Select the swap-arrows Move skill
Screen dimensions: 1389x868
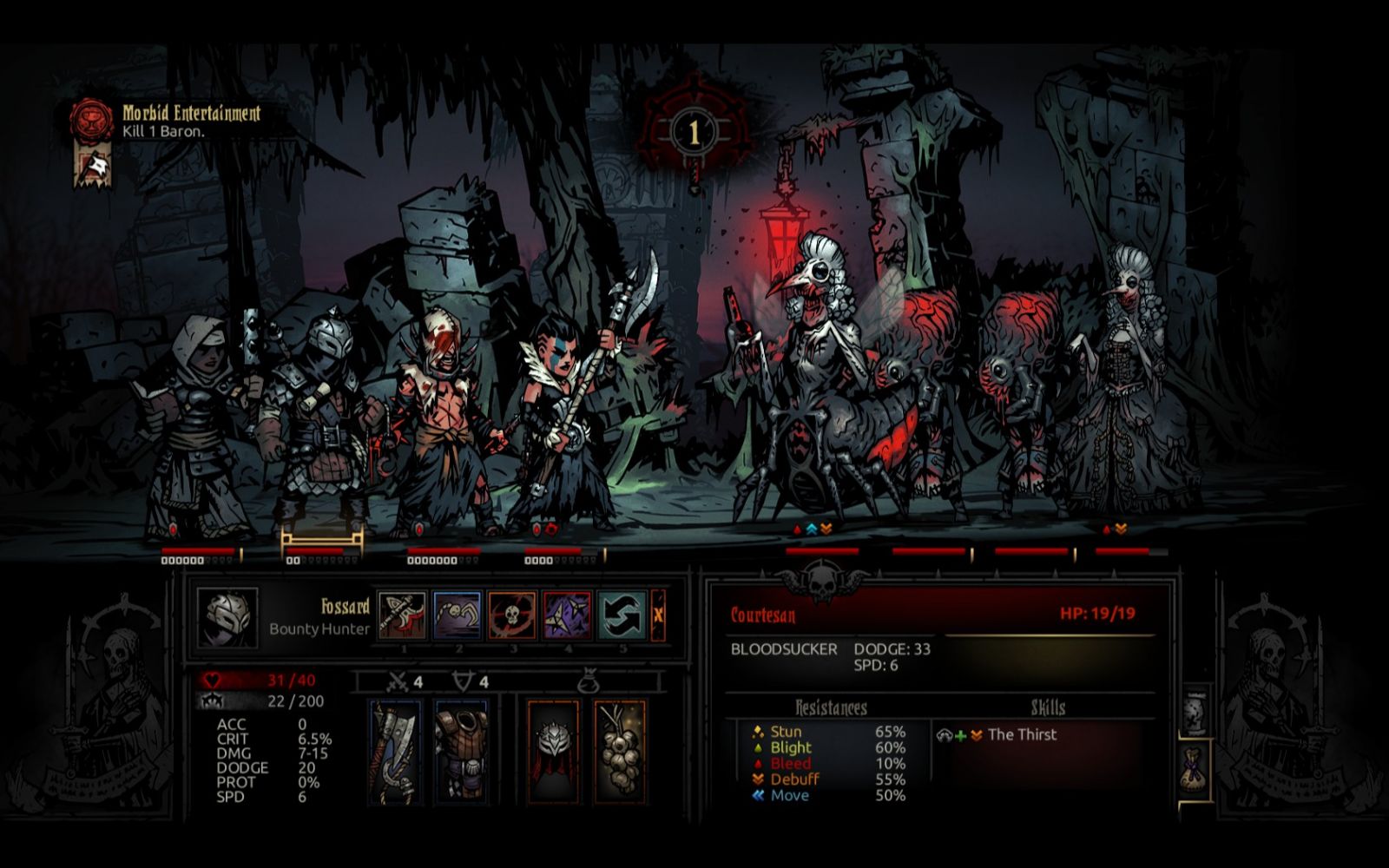[622, 615]
